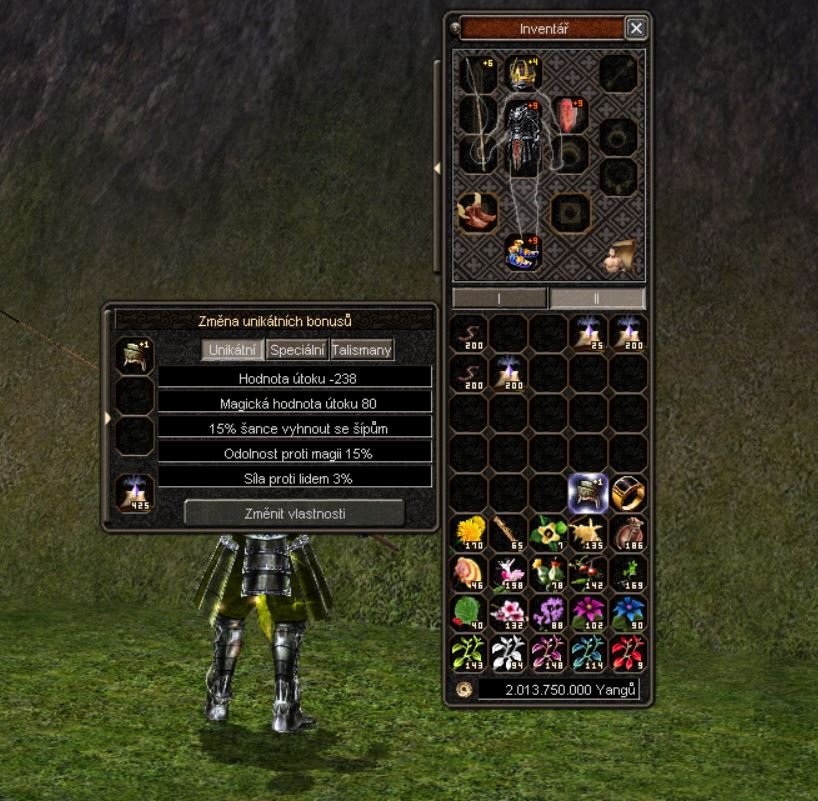This screenshot has width=818, height=801.
Task: Switch to the Unikátní tab
Action: (x=234, y=350)
